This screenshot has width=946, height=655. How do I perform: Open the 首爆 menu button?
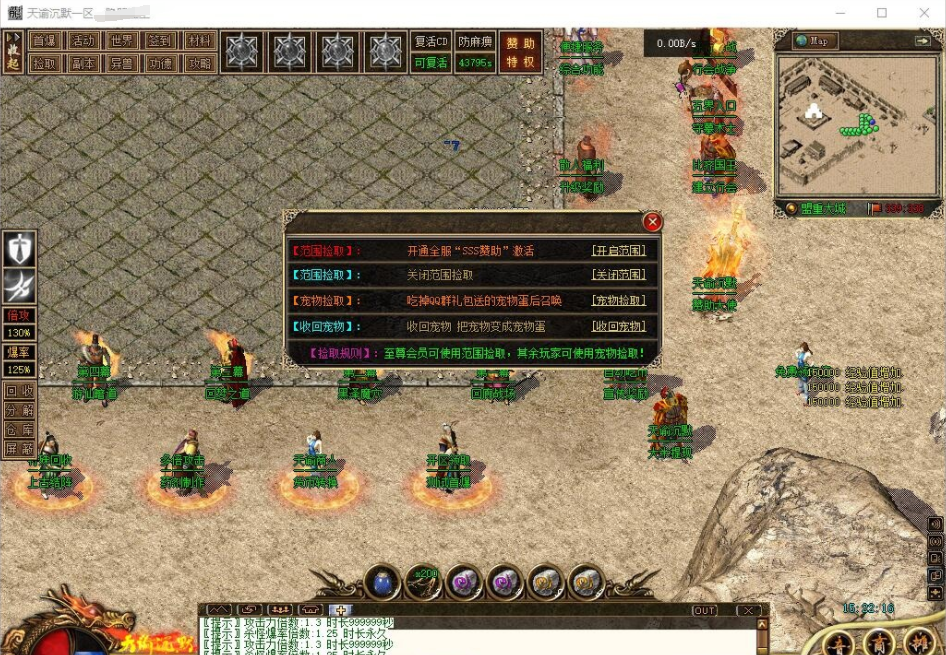[x=43, y=41]
